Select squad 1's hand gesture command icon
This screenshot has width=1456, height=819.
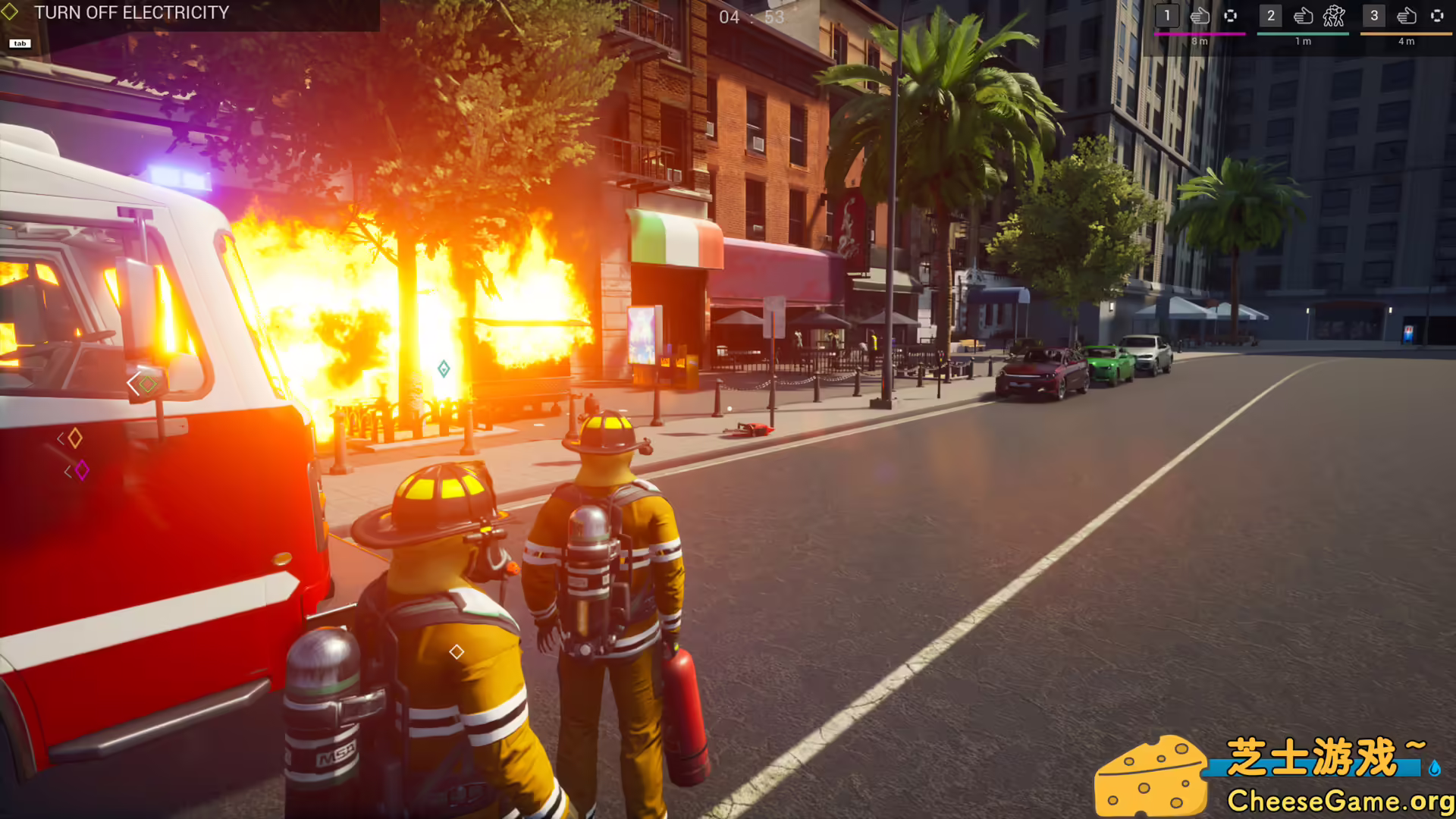[x=1199, y=17]
